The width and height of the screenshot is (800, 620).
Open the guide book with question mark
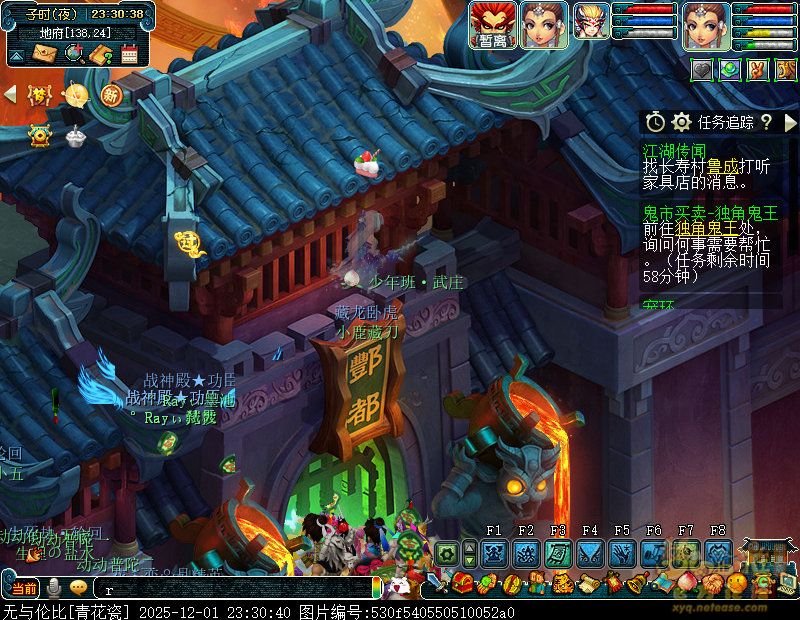tap(100, 54)
